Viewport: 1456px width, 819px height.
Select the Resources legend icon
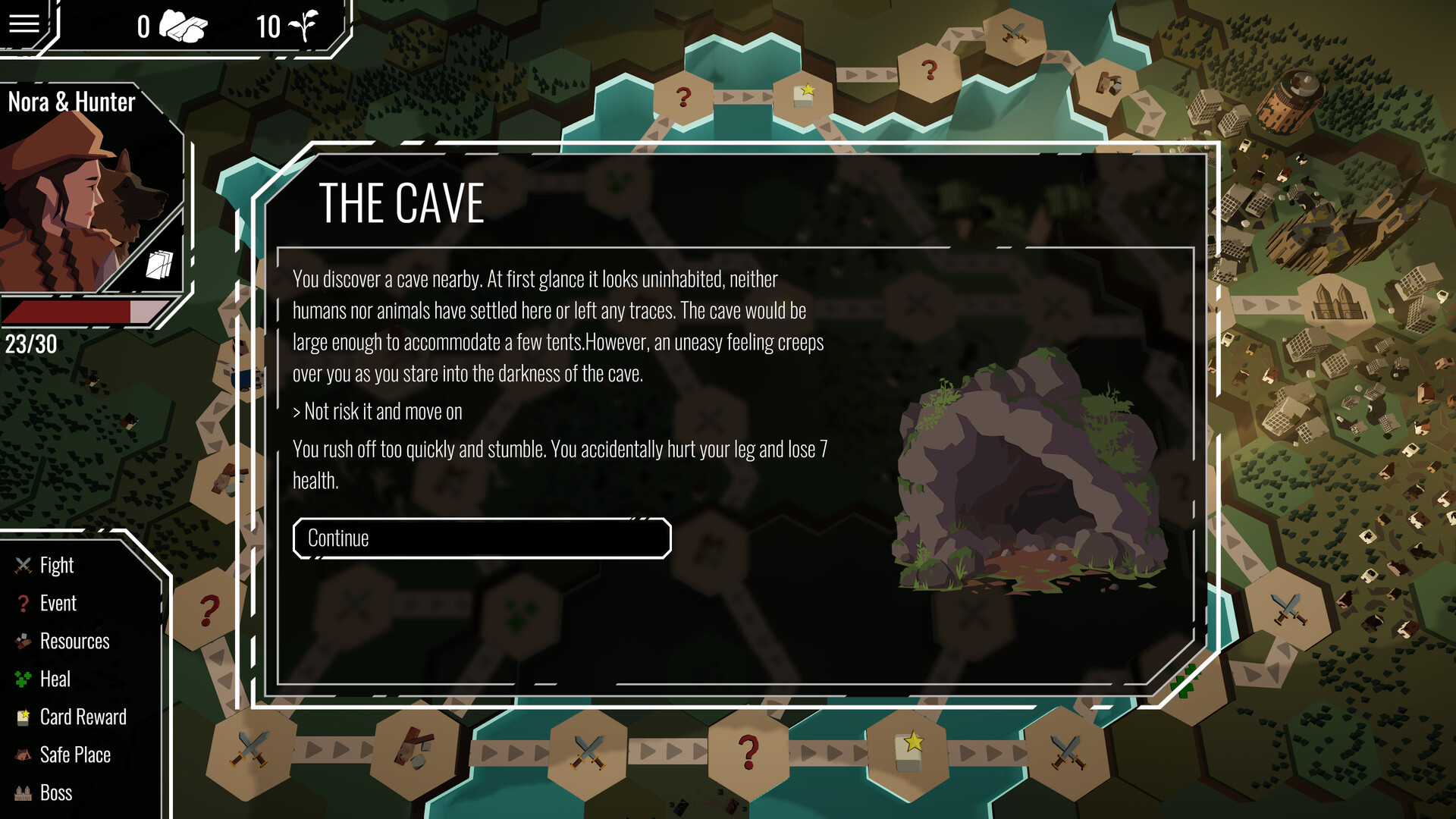pos(22,641)
